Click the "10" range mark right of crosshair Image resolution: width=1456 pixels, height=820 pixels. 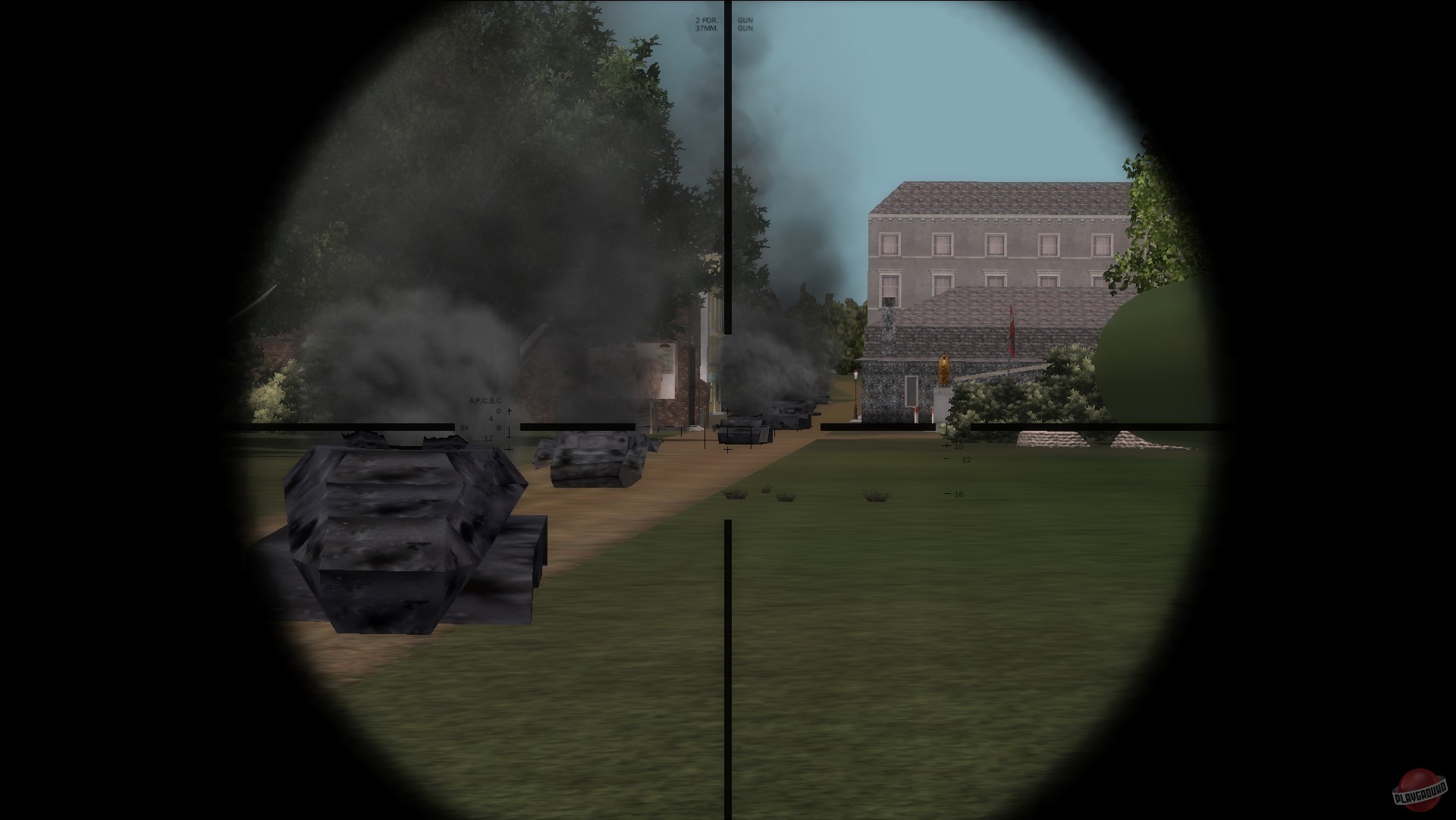959,446
